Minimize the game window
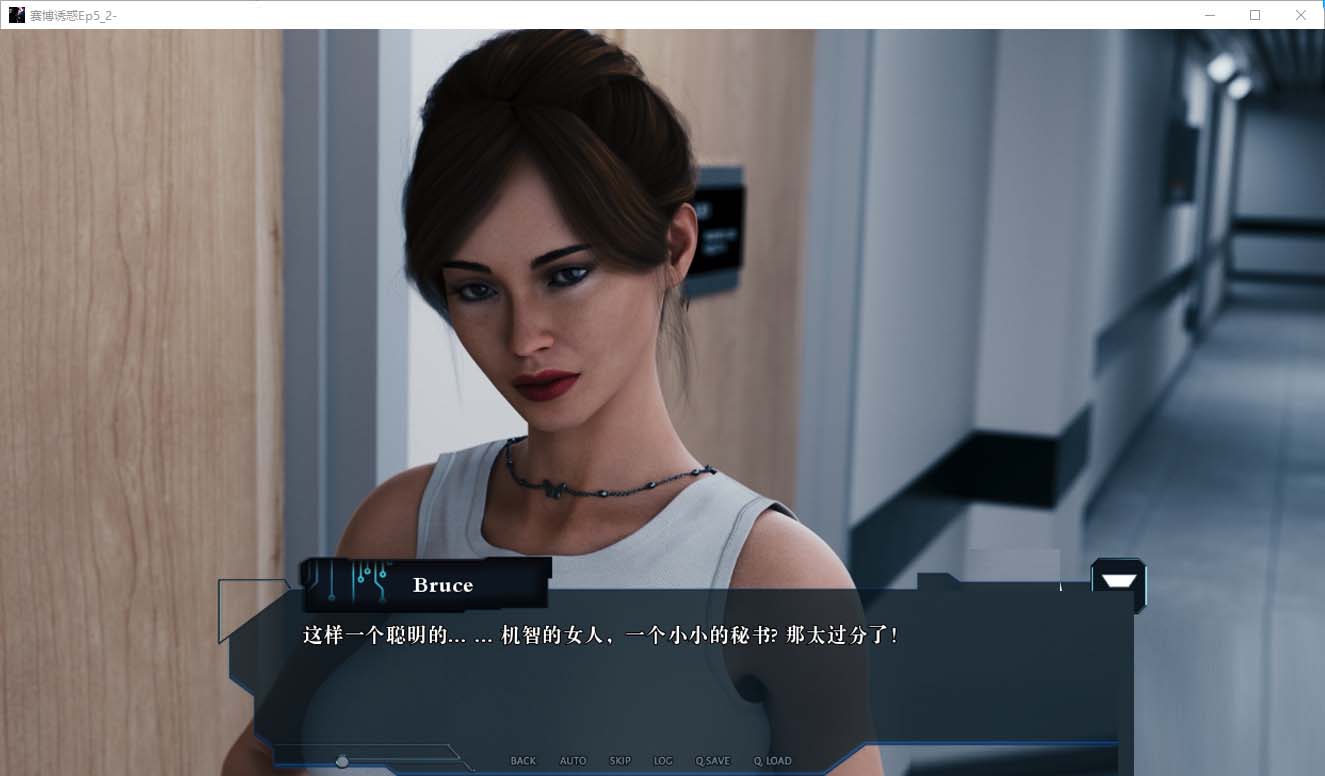This screenshot has width=1325, height=776. click(x=1210, y=15)
